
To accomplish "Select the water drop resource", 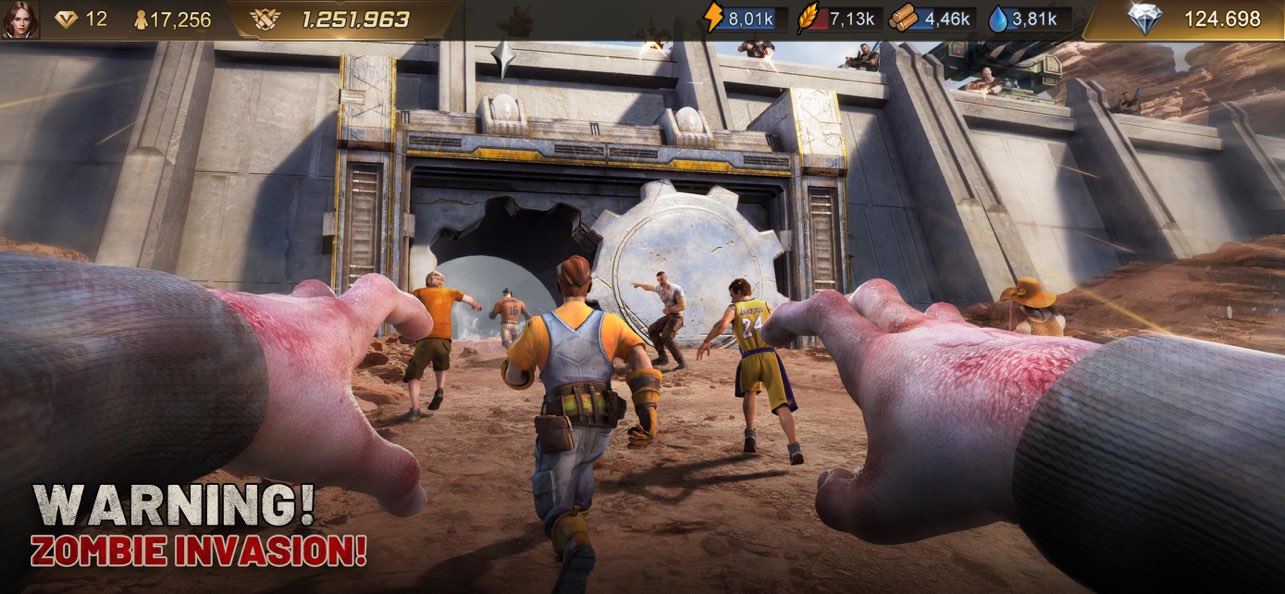I will click(x=998, y=19).
